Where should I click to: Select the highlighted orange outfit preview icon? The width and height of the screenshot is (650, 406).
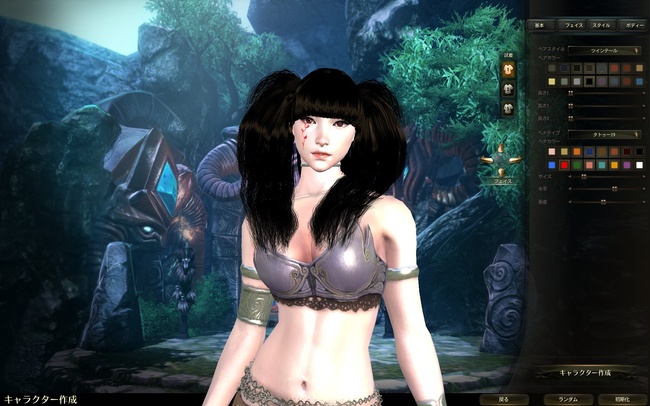point(508,69)
